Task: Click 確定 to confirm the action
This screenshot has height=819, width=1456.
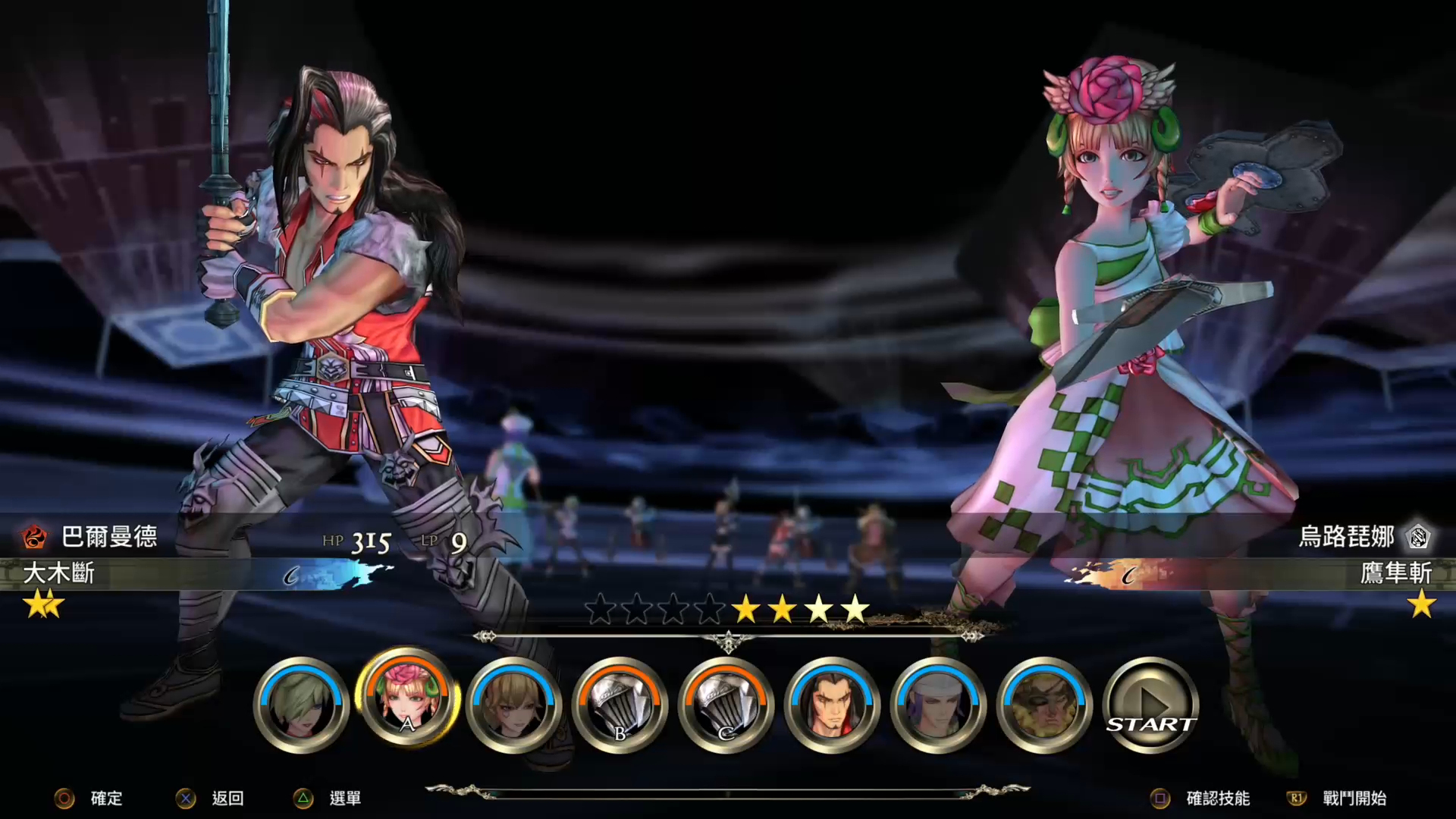Action: (x=105, y=799)
